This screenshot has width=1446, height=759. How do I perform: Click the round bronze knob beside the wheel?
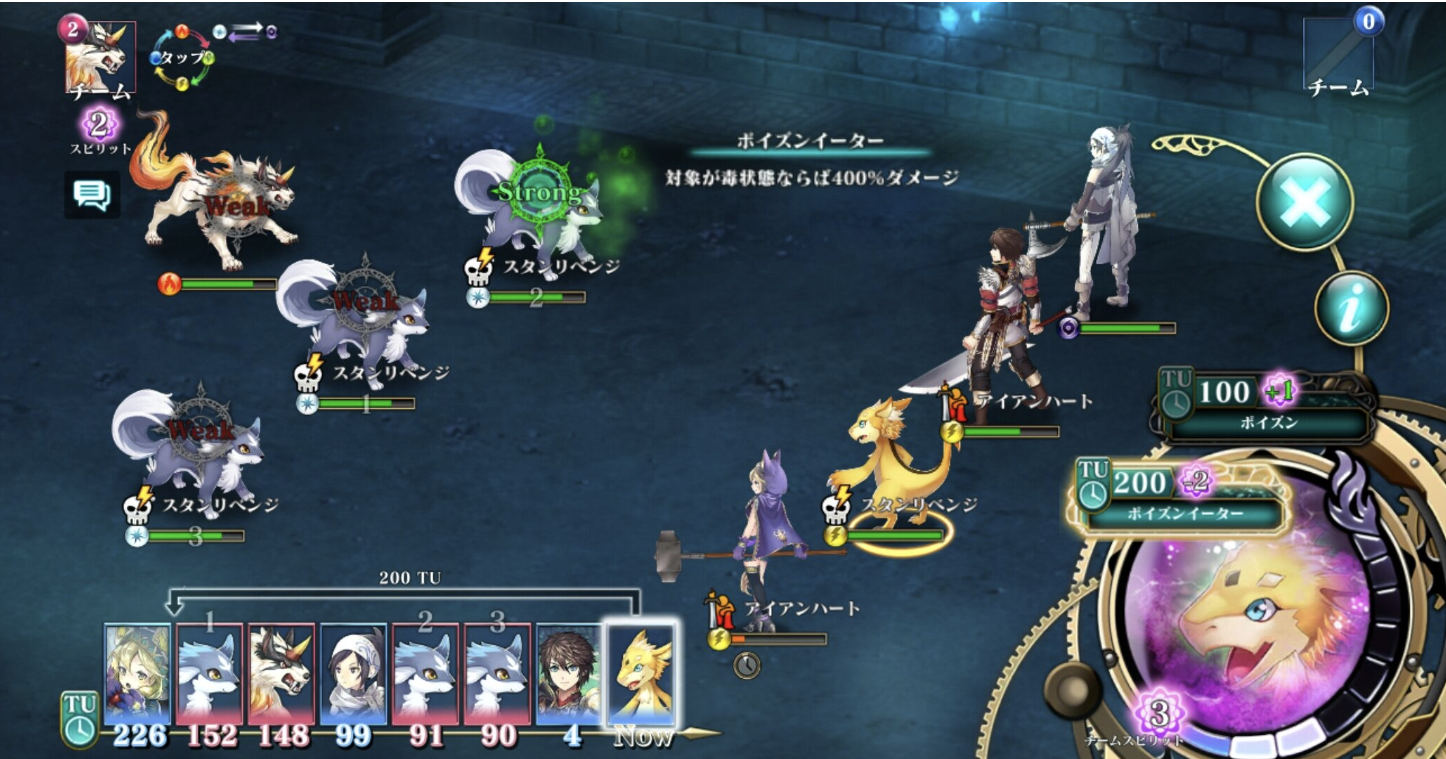[x=1072, y=689]
